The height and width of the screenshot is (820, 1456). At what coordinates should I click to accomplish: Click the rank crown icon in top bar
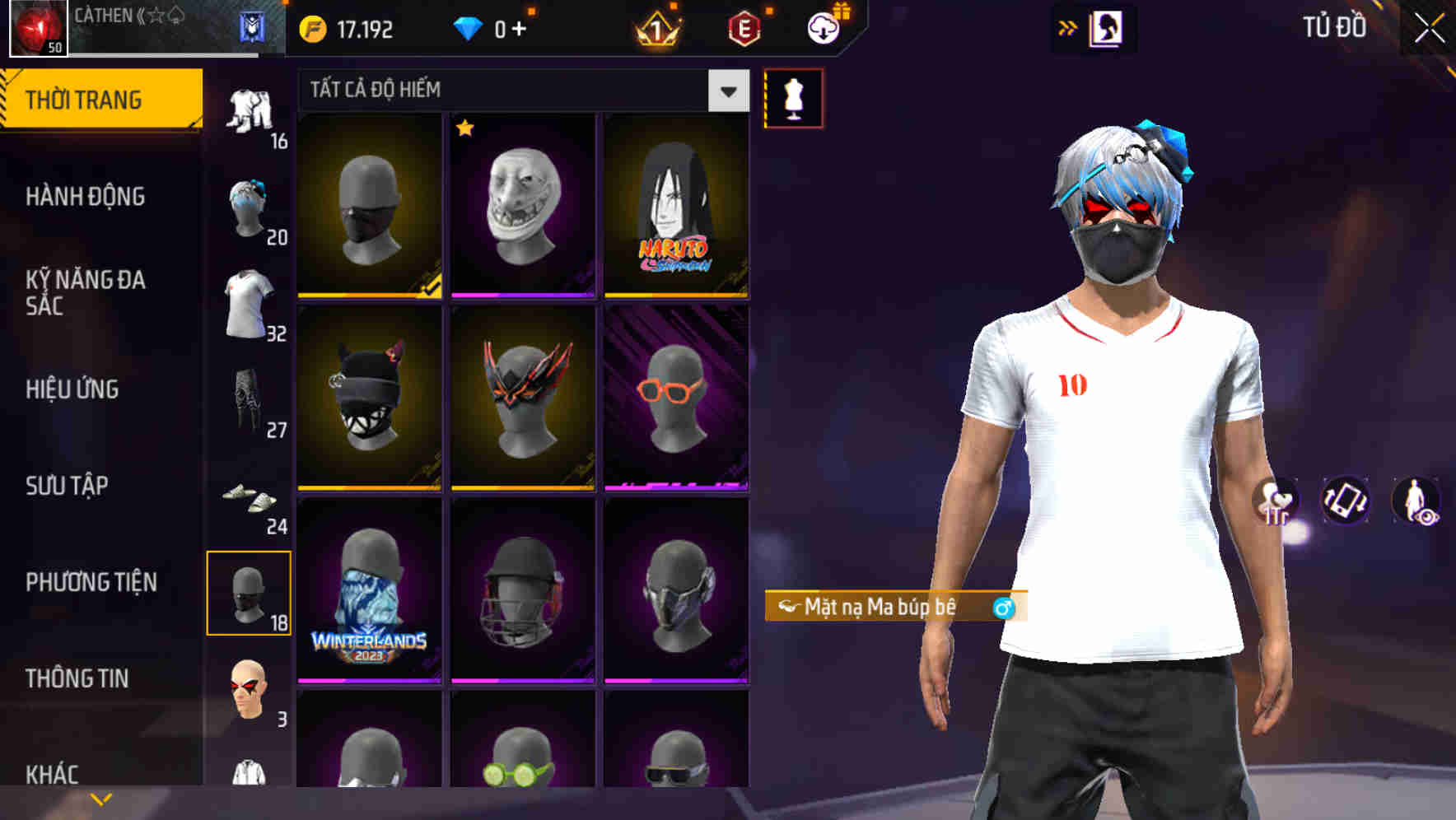659,28
